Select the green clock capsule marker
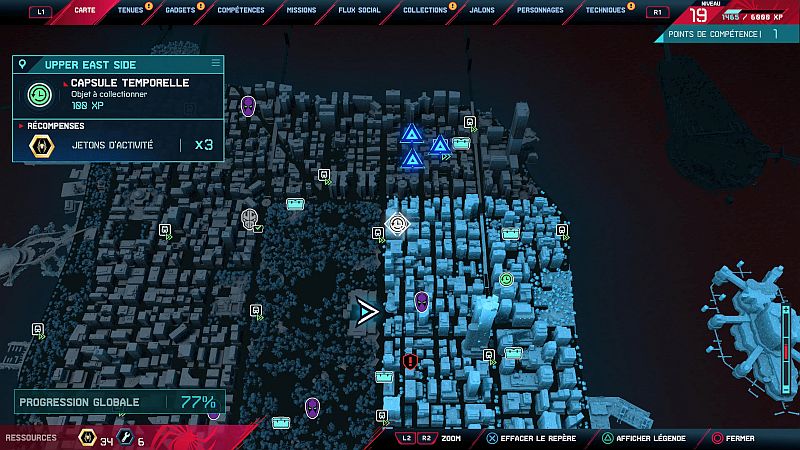This screenshot has height=450, width=800. tap(506, 280)
